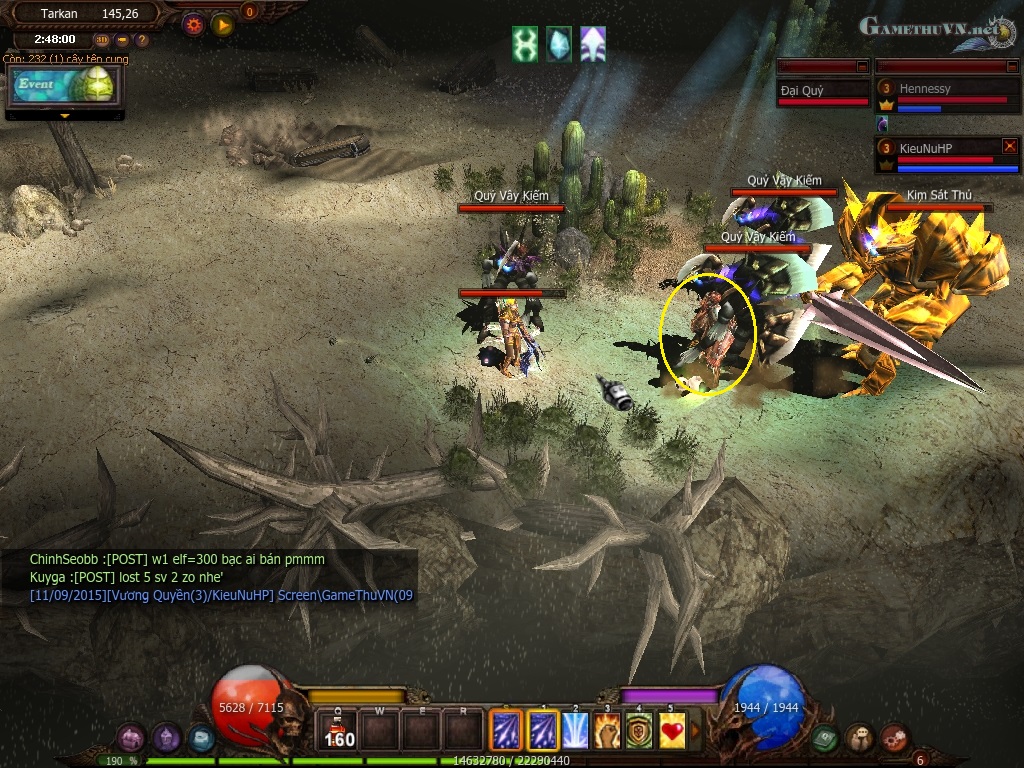This screenshot has width=1024, height=768.
Task: Open the gear settings button
Action: click(194, 22)
